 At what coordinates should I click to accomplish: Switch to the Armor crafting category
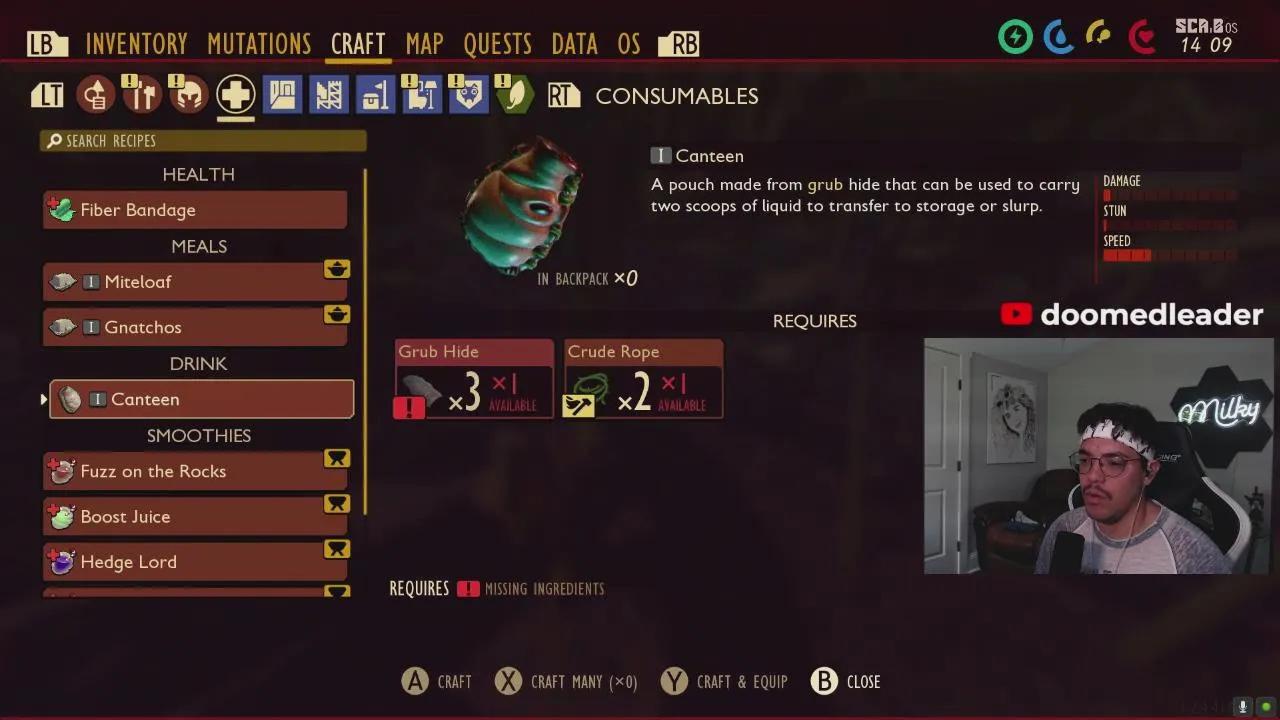[x=188, y=94]
